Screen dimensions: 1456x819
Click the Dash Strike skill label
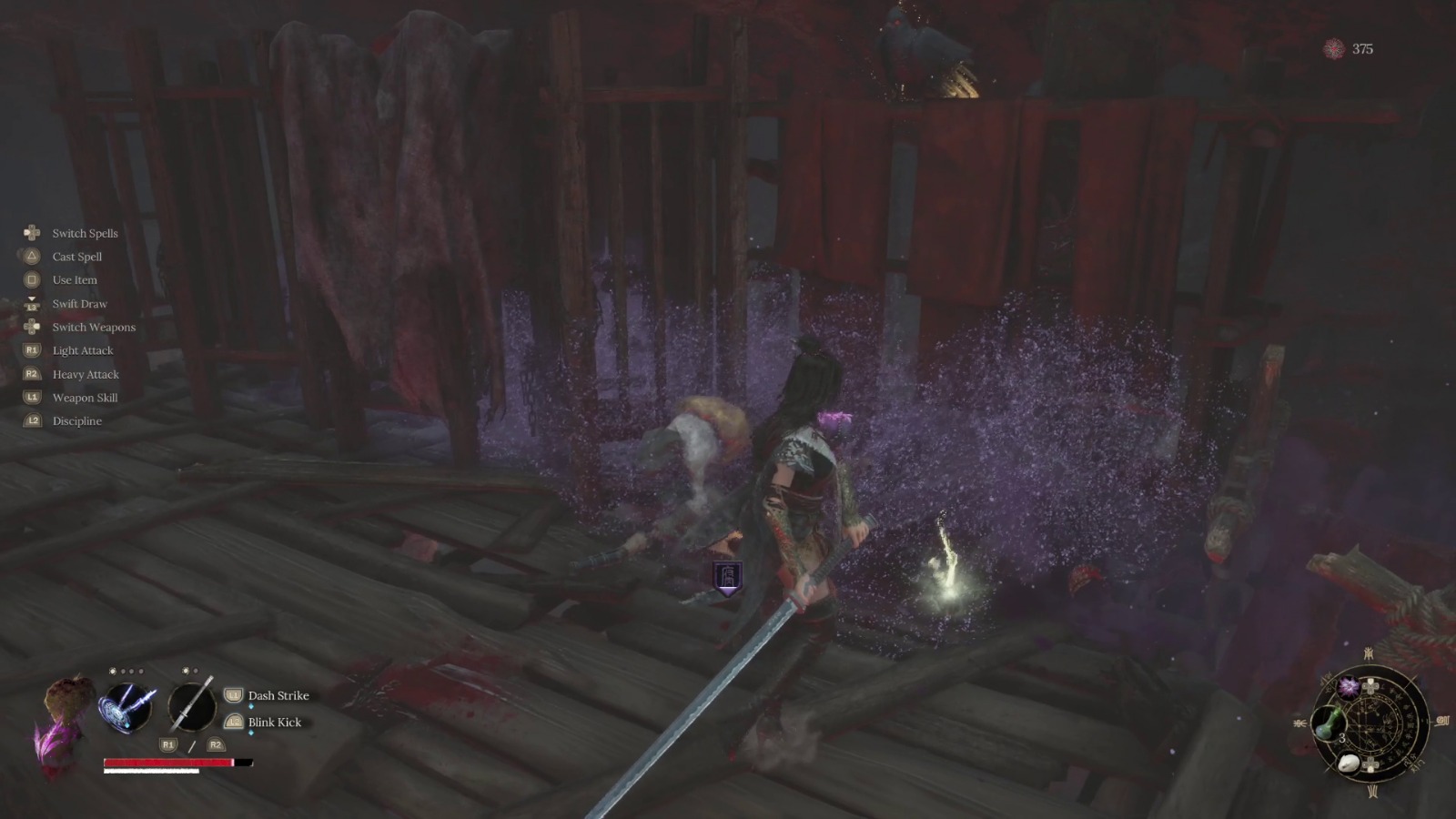(x=278, y=695)
